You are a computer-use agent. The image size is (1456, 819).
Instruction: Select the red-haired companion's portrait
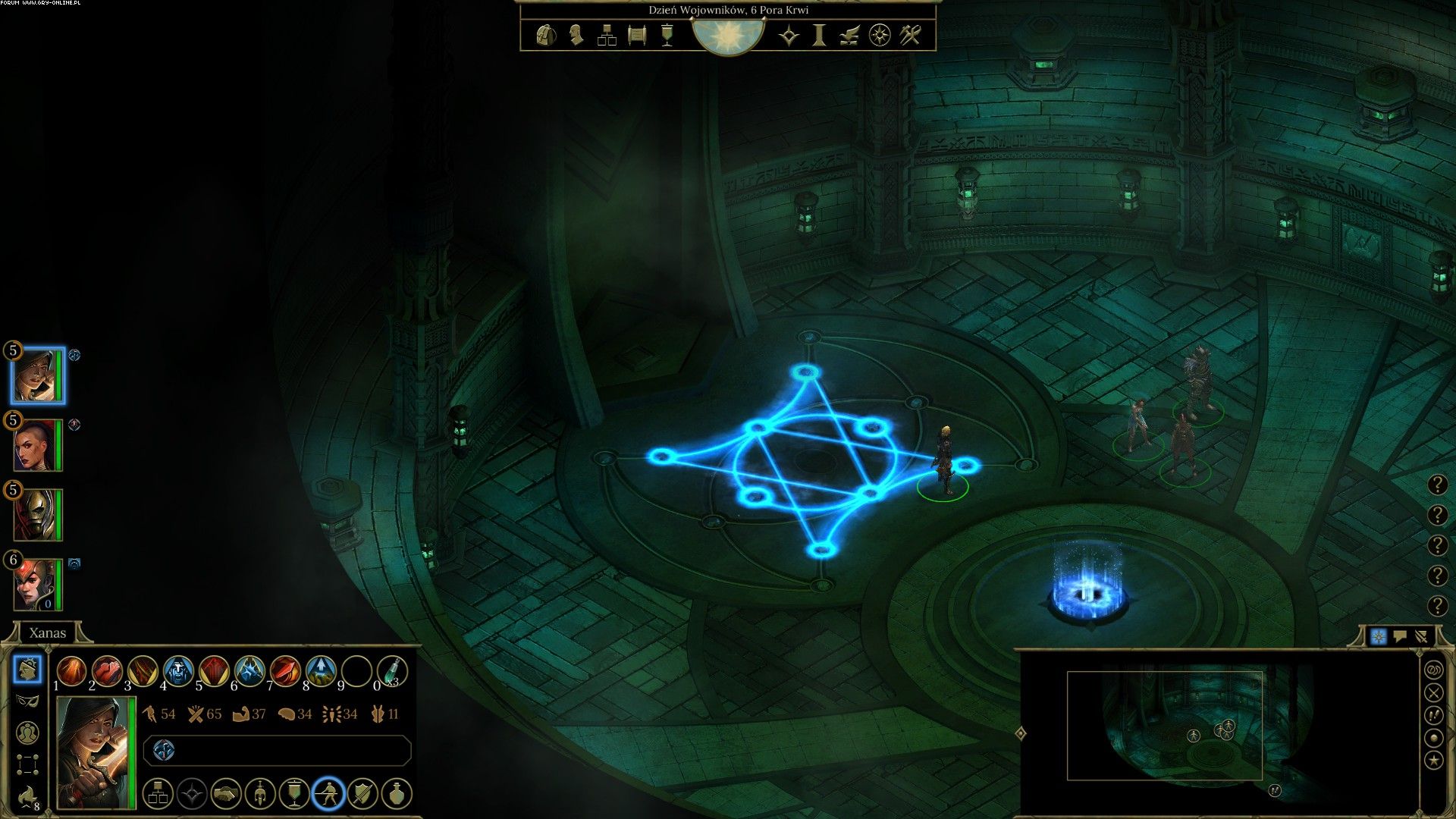pyautogui.click(x=37, y=585)
